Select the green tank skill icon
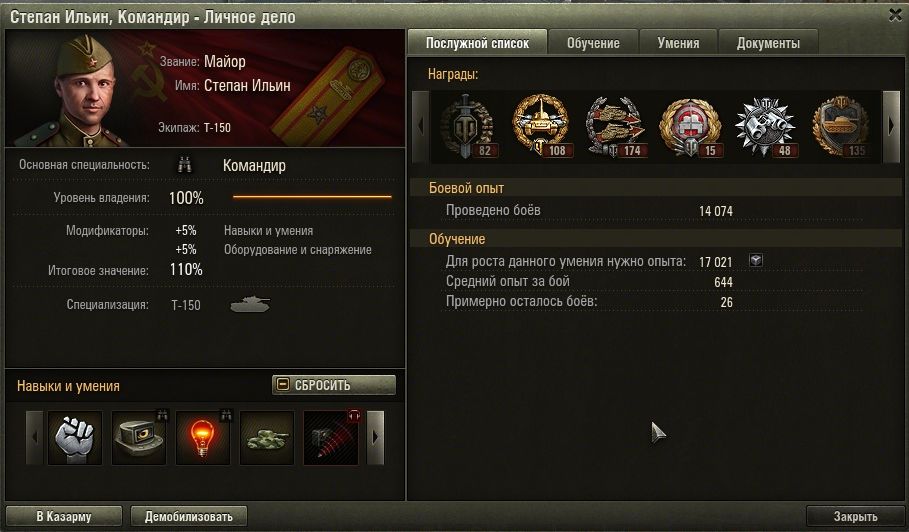This screenshot has height=532, width=909. pos(267,438)
